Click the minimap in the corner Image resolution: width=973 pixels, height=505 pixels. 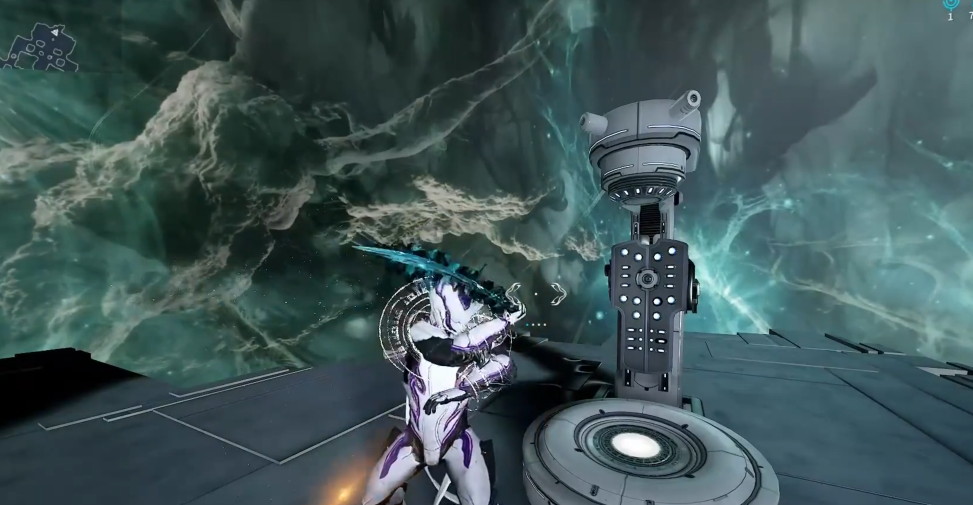tap(40, 48)
